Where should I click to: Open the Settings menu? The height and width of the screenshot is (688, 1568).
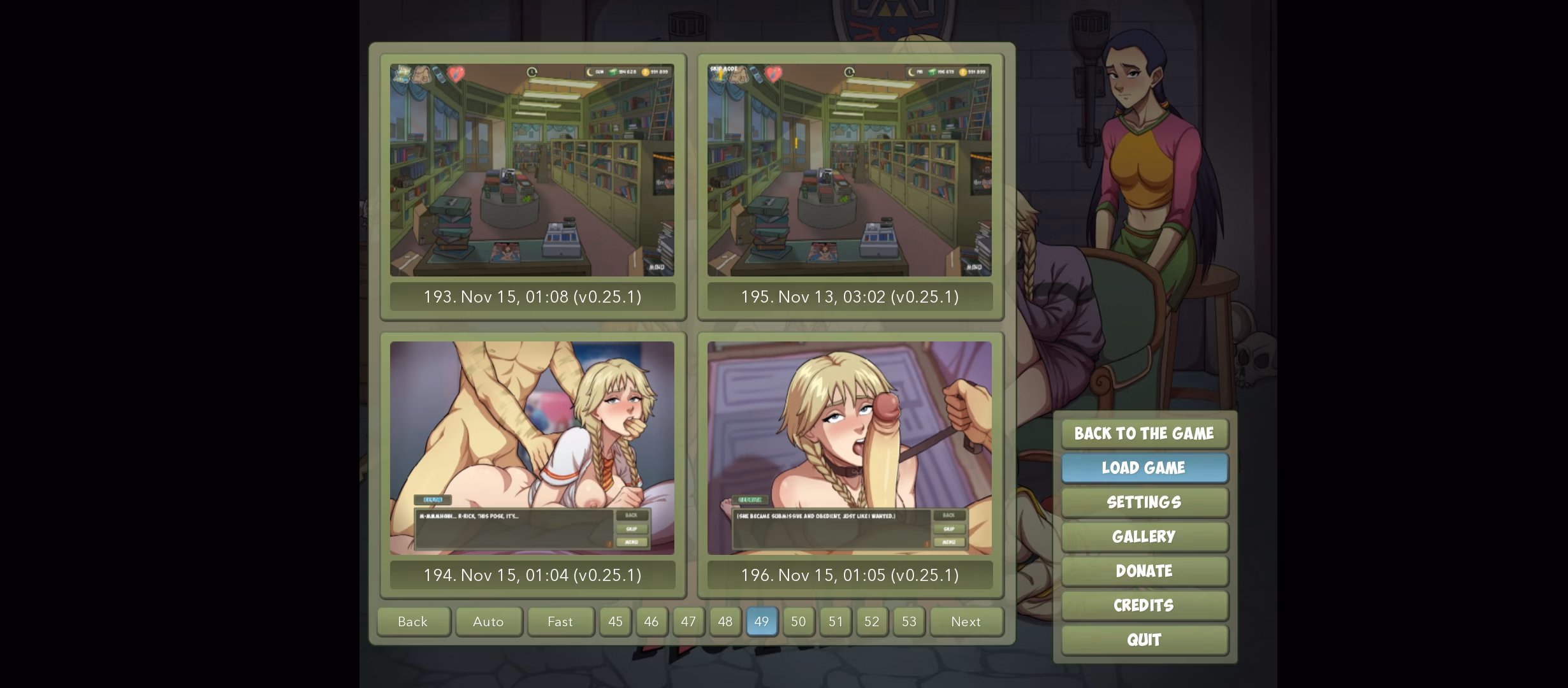1144,503
